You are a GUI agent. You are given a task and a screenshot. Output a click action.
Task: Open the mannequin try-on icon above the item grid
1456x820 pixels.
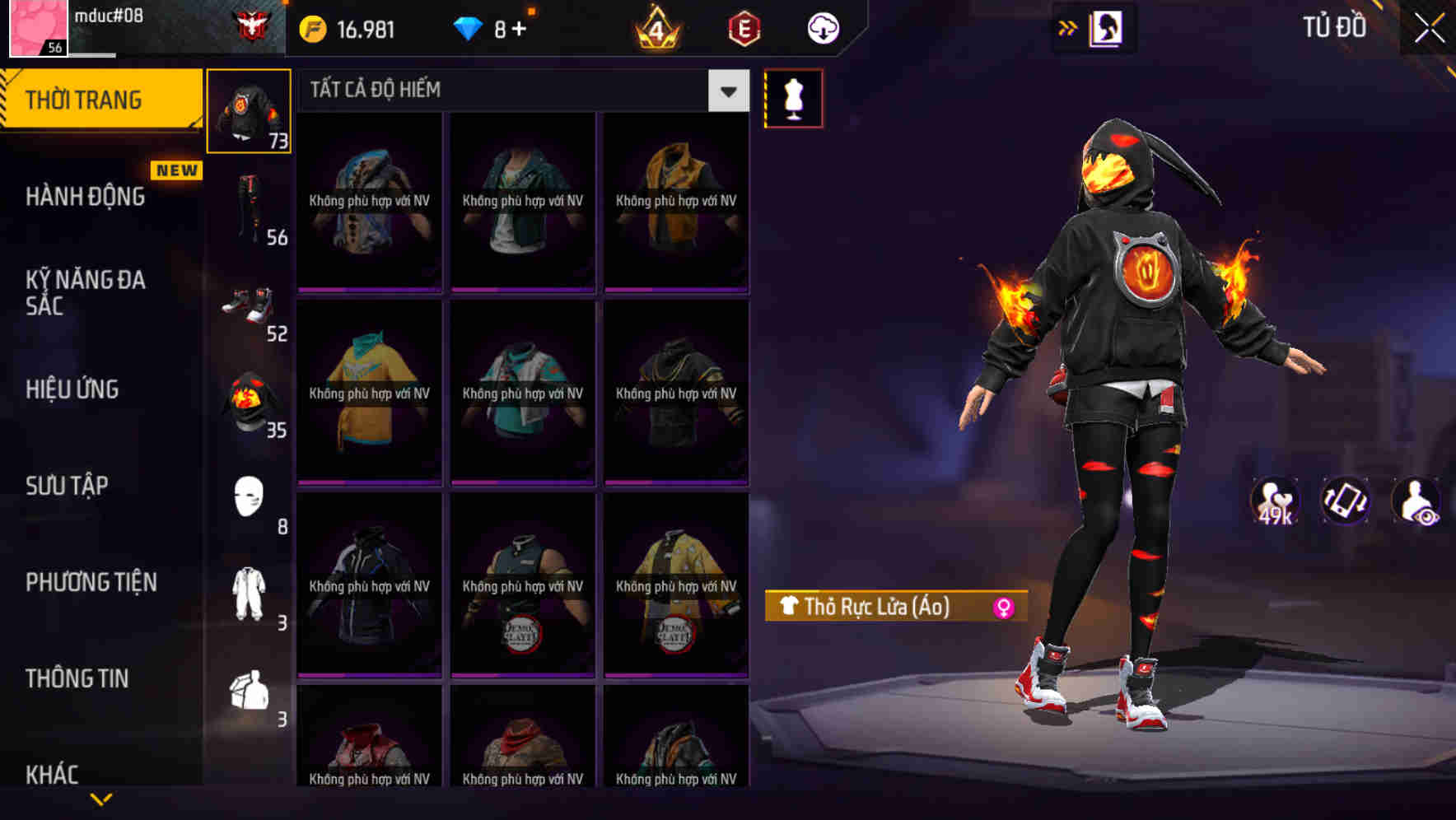tap(793, 98)
